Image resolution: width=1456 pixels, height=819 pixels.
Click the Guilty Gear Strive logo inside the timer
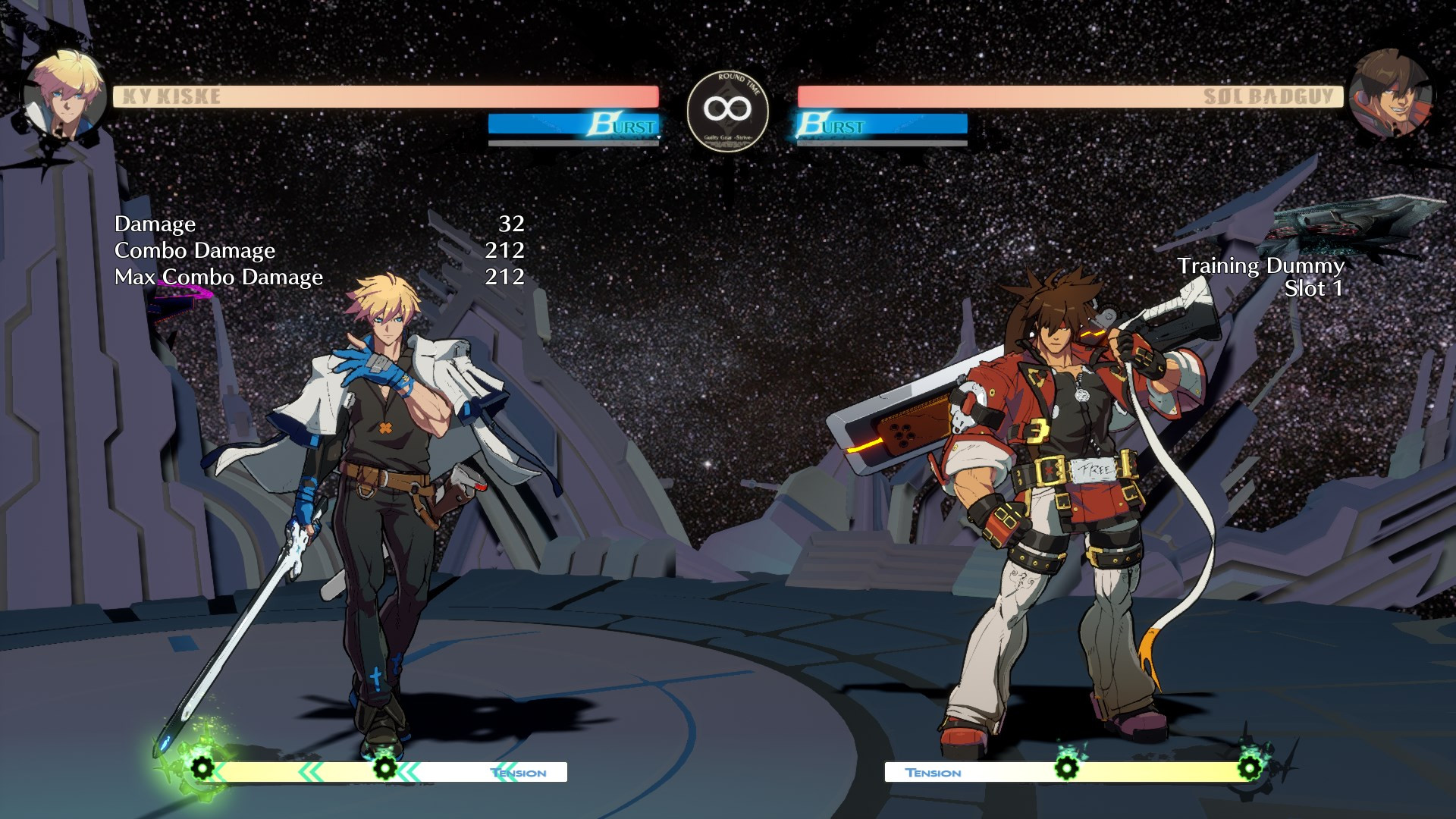726,139
